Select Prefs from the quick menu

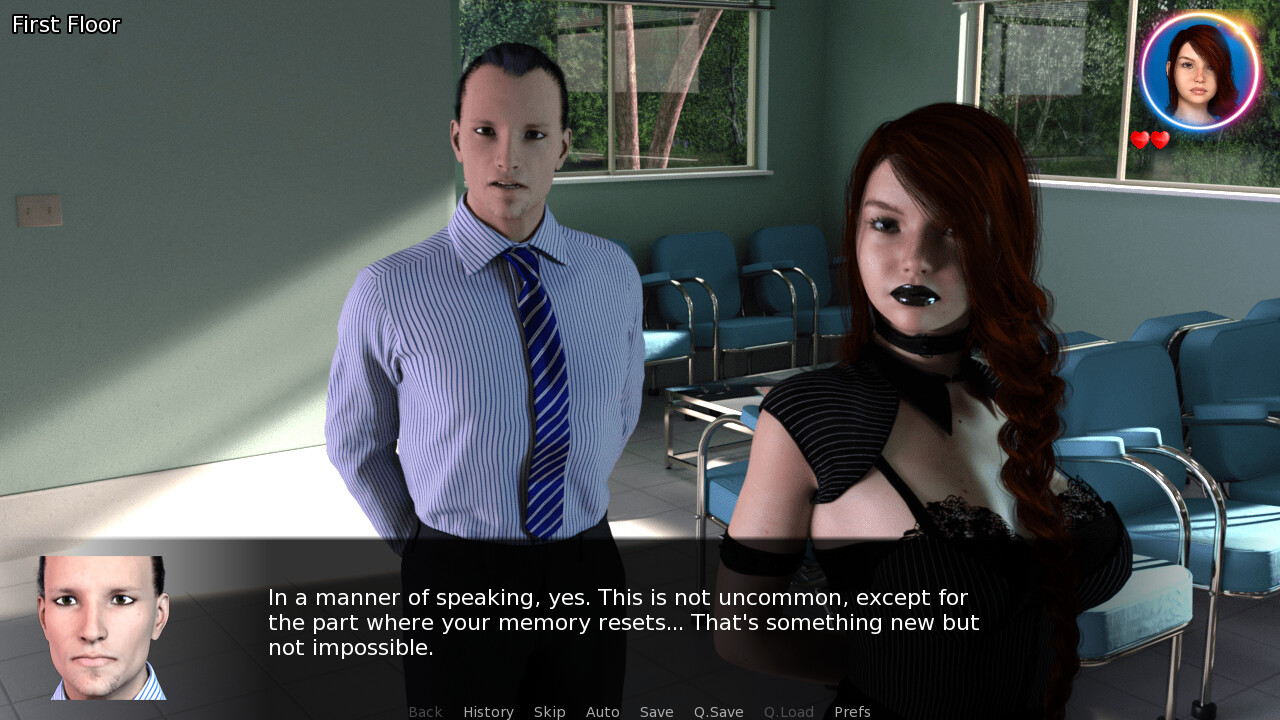tap(852, 711)
